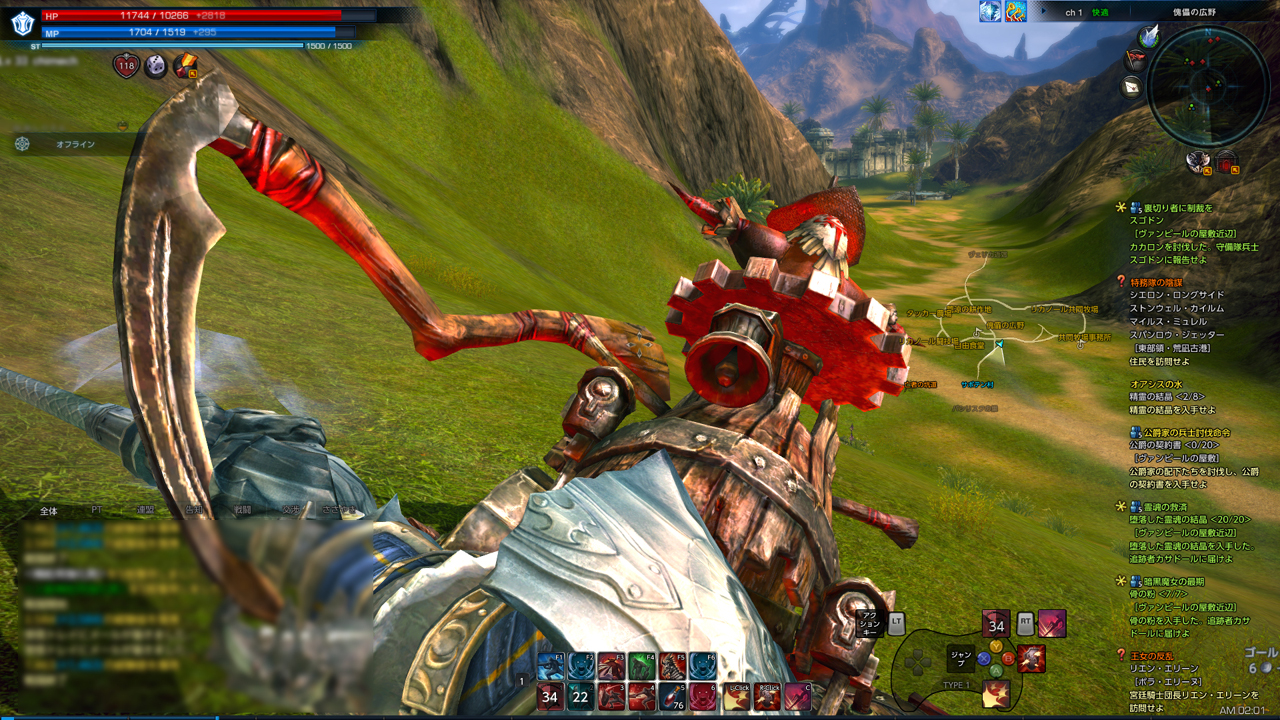
Task: Click the ch 1 channel selector
Action: point(1074,12)
